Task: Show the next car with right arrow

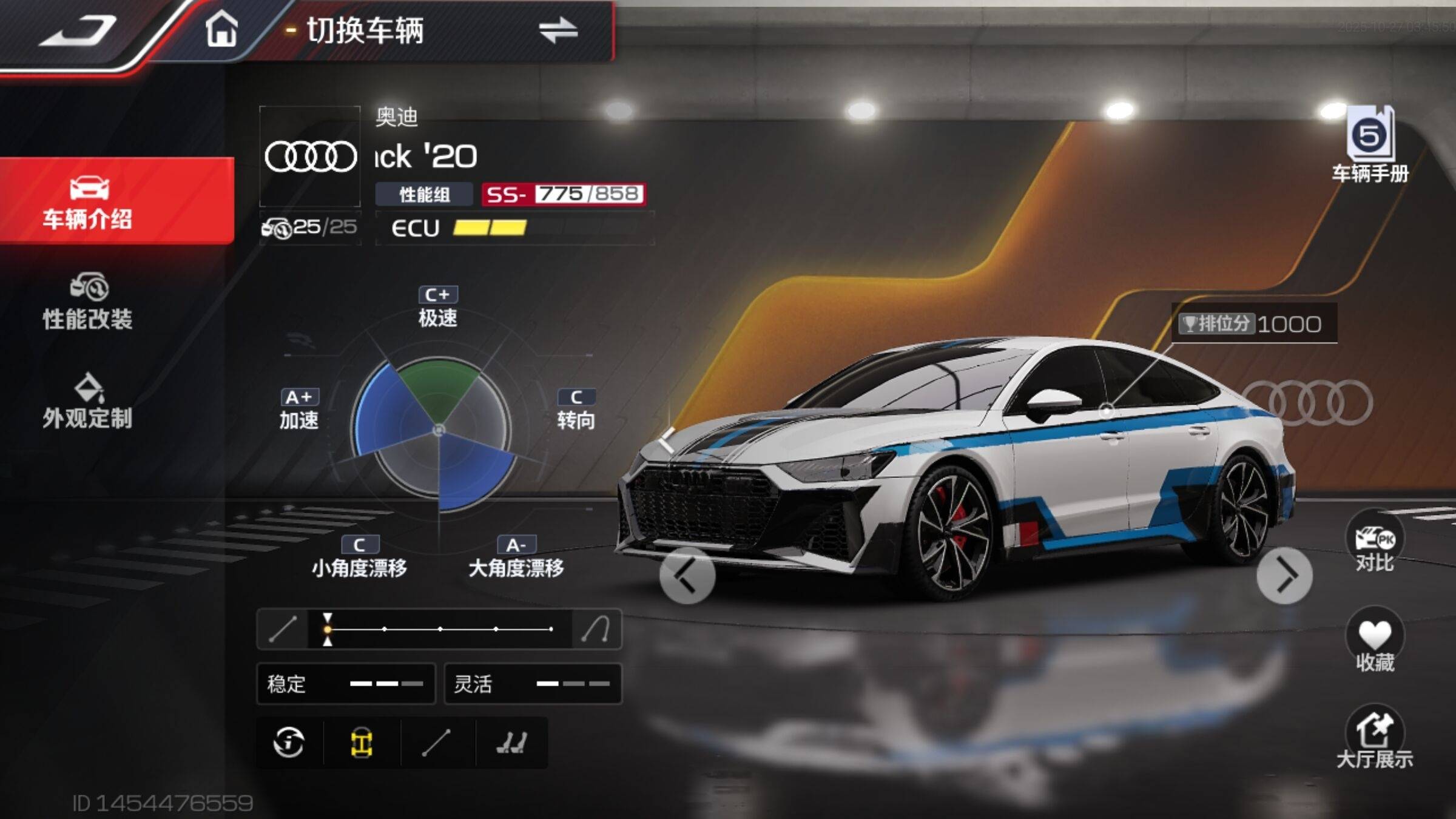Action: point(1284,575)
